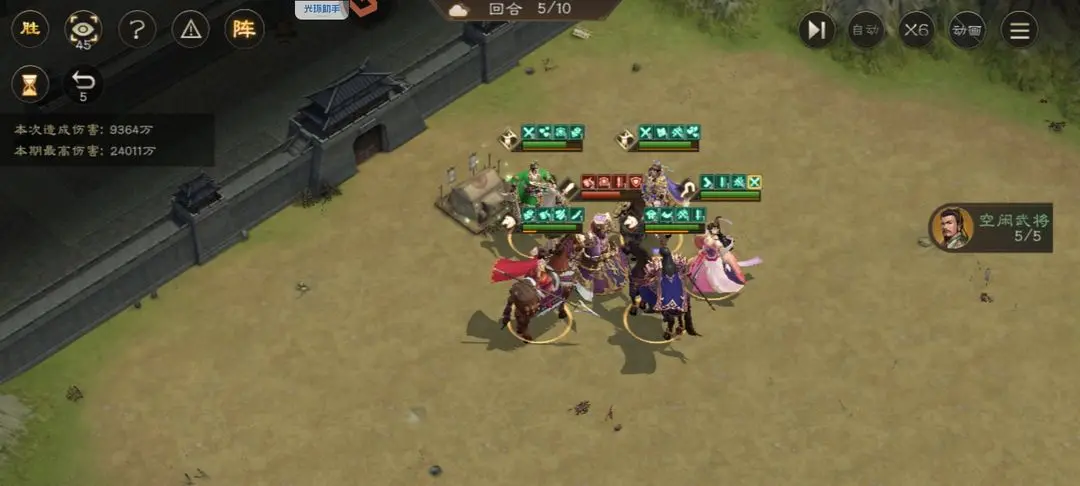Tap the hourglass wait icon
This screenshot has width=1080, height=486.
(x=30, y=85)
